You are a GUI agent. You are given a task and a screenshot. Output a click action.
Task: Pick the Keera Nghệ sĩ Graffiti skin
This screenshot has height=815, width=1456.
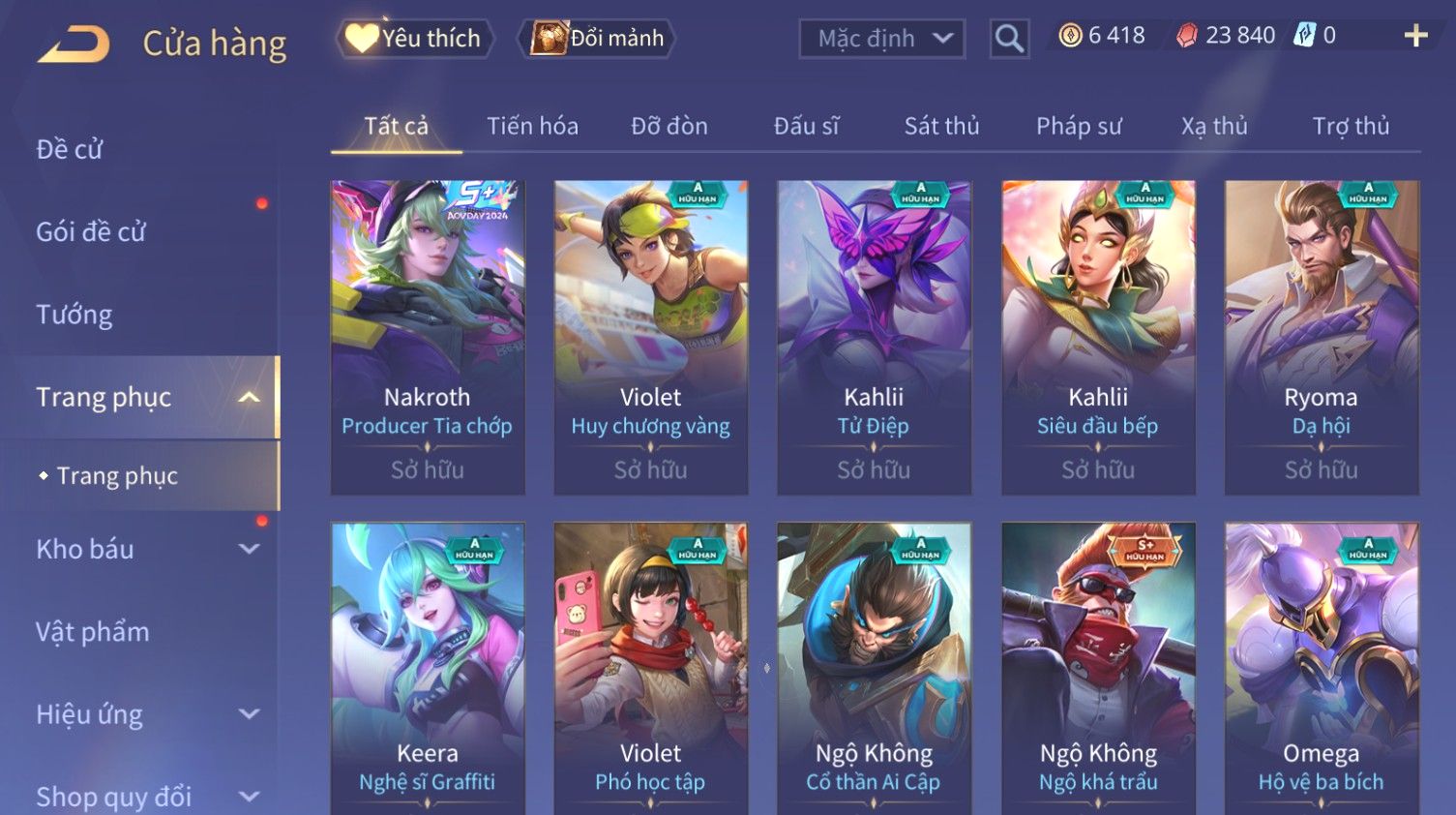click(x=428, y=668)
